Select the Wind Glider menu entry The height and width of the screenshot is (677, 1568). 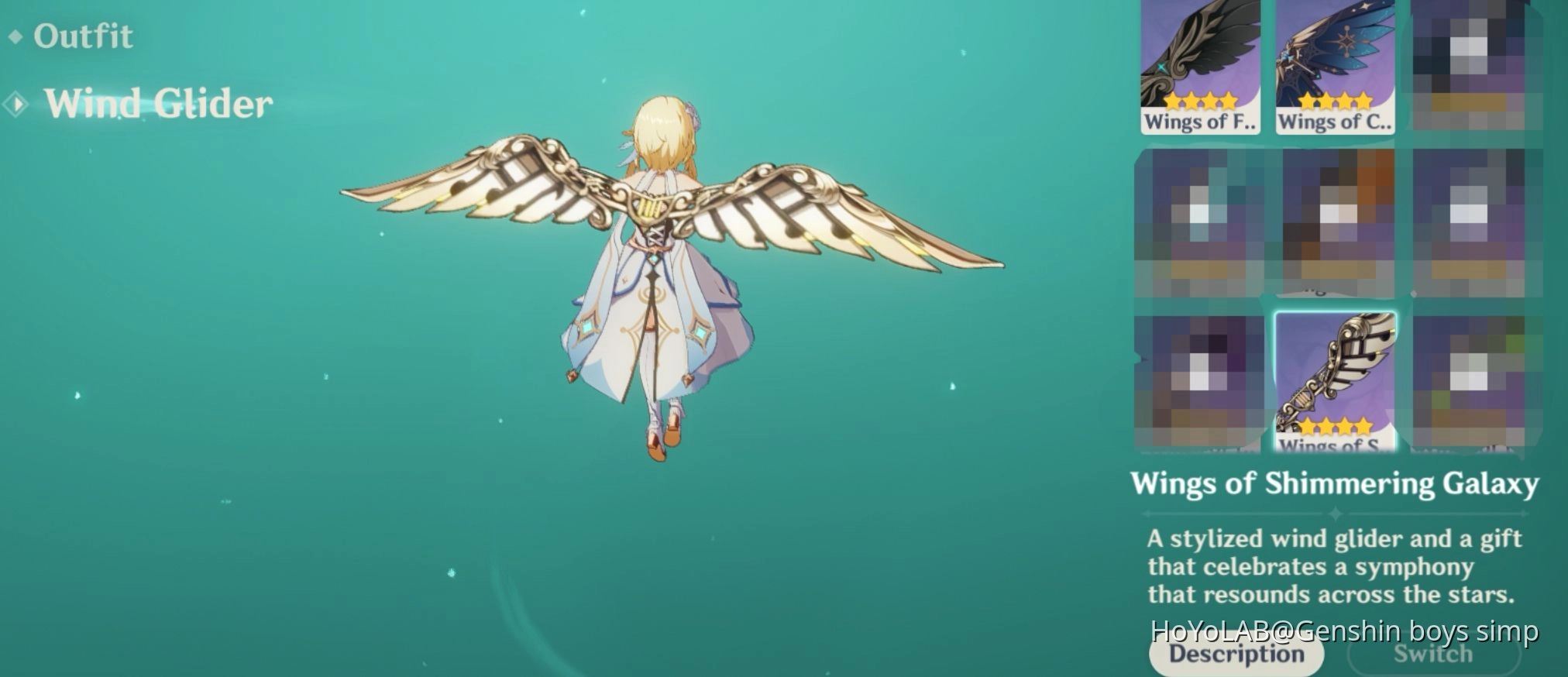tap(158, 103)
